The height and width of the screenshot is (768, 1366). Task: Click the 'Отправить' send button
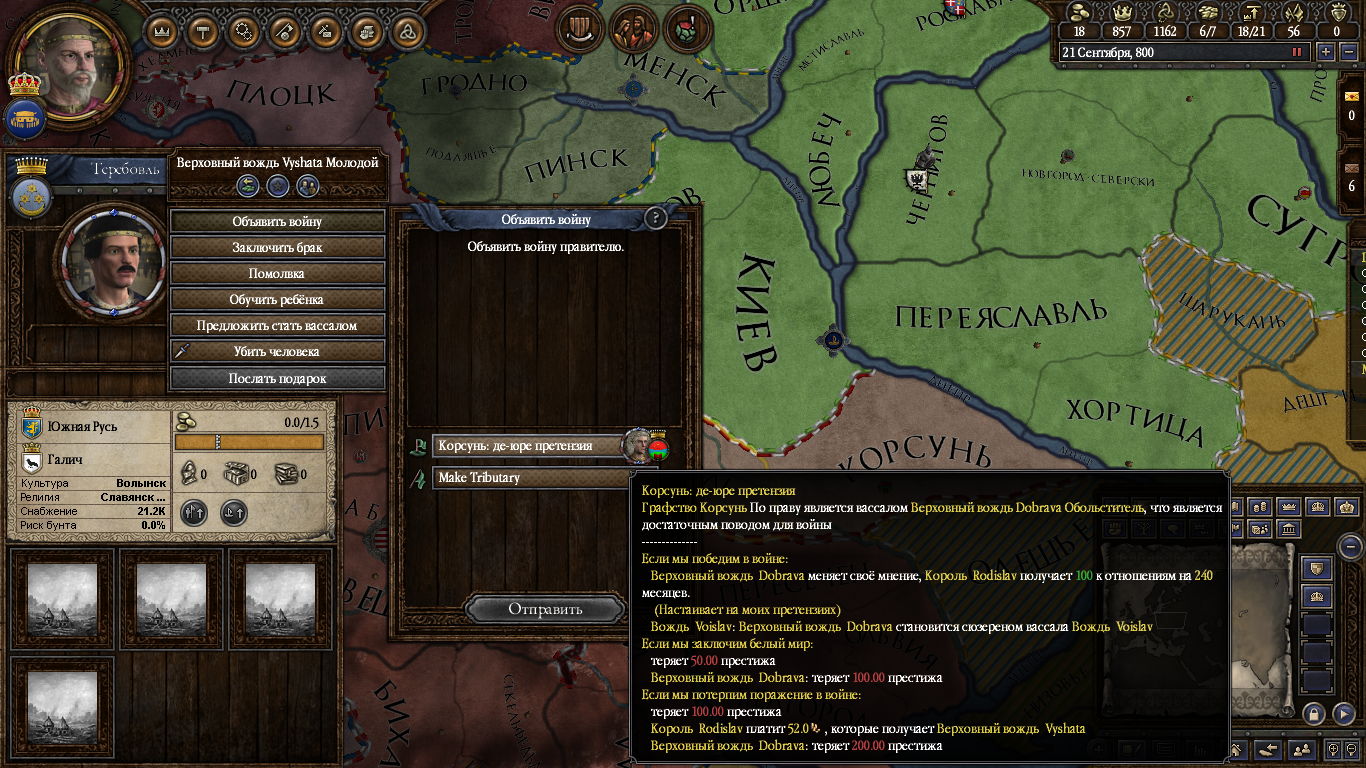[x=545, y=609]
